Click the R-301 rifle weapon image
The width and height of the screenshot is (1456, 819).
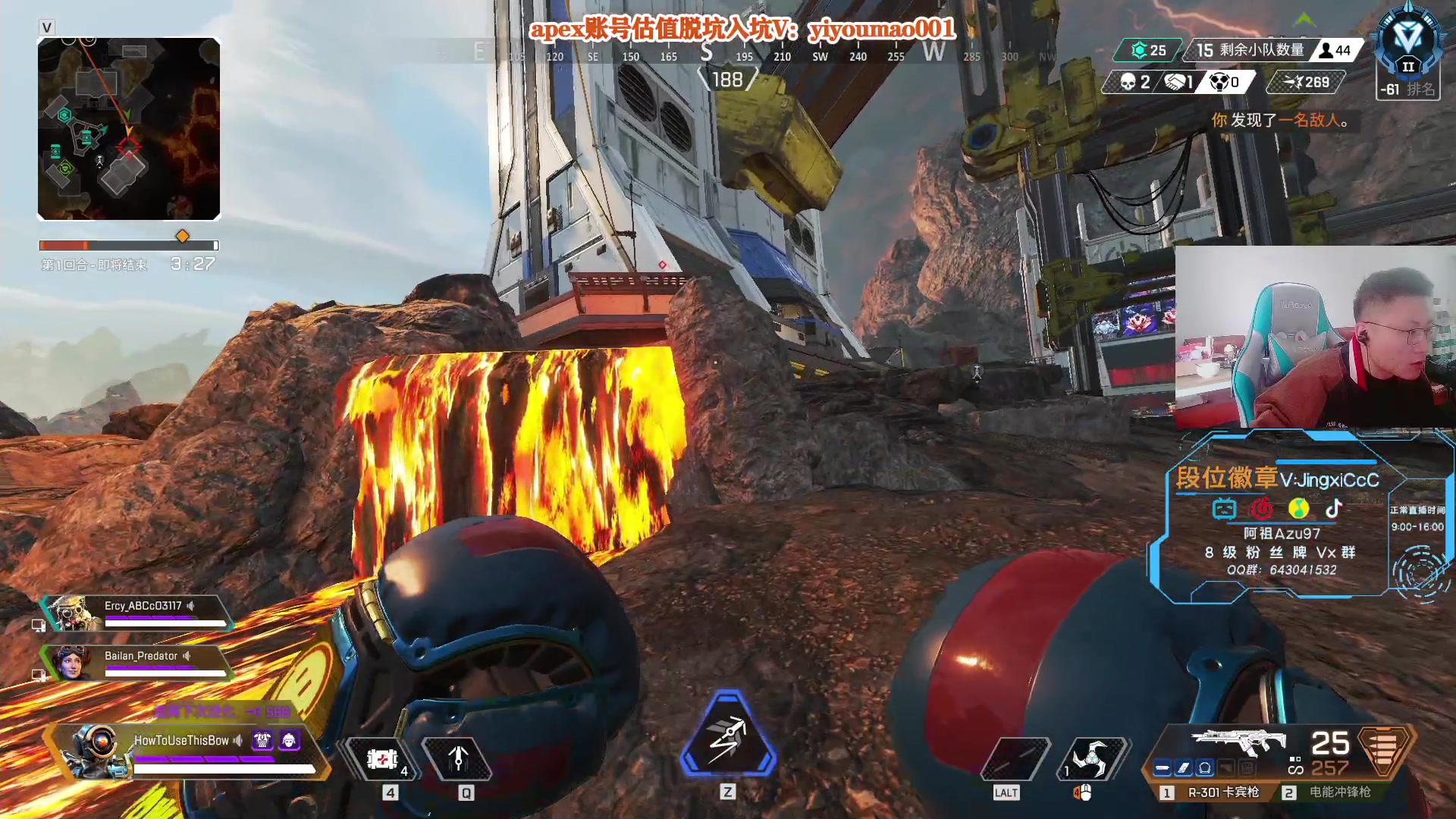pyautogui.click(x=1238, y=742)
